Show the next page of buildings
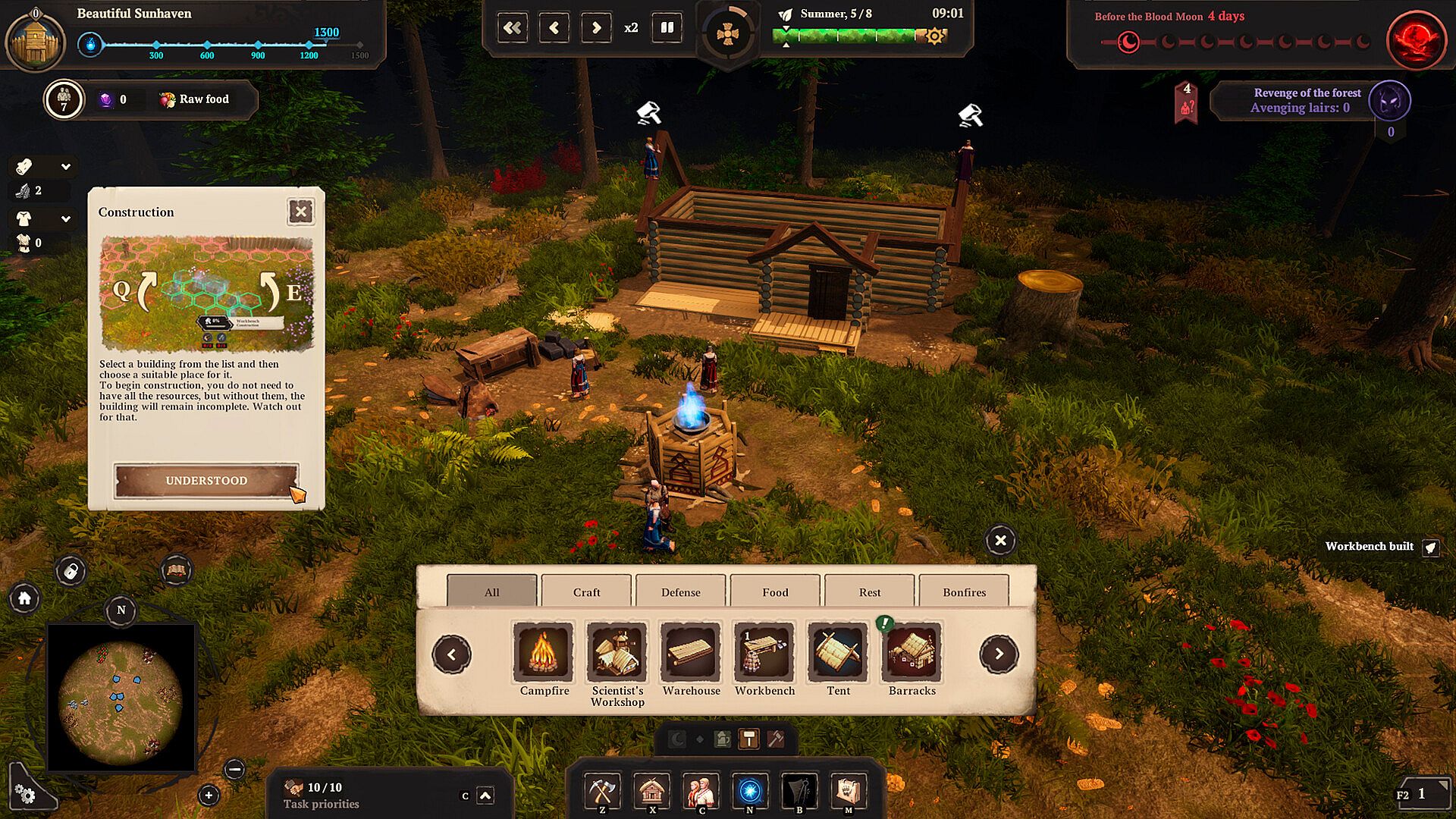 [x=999, y=654]
